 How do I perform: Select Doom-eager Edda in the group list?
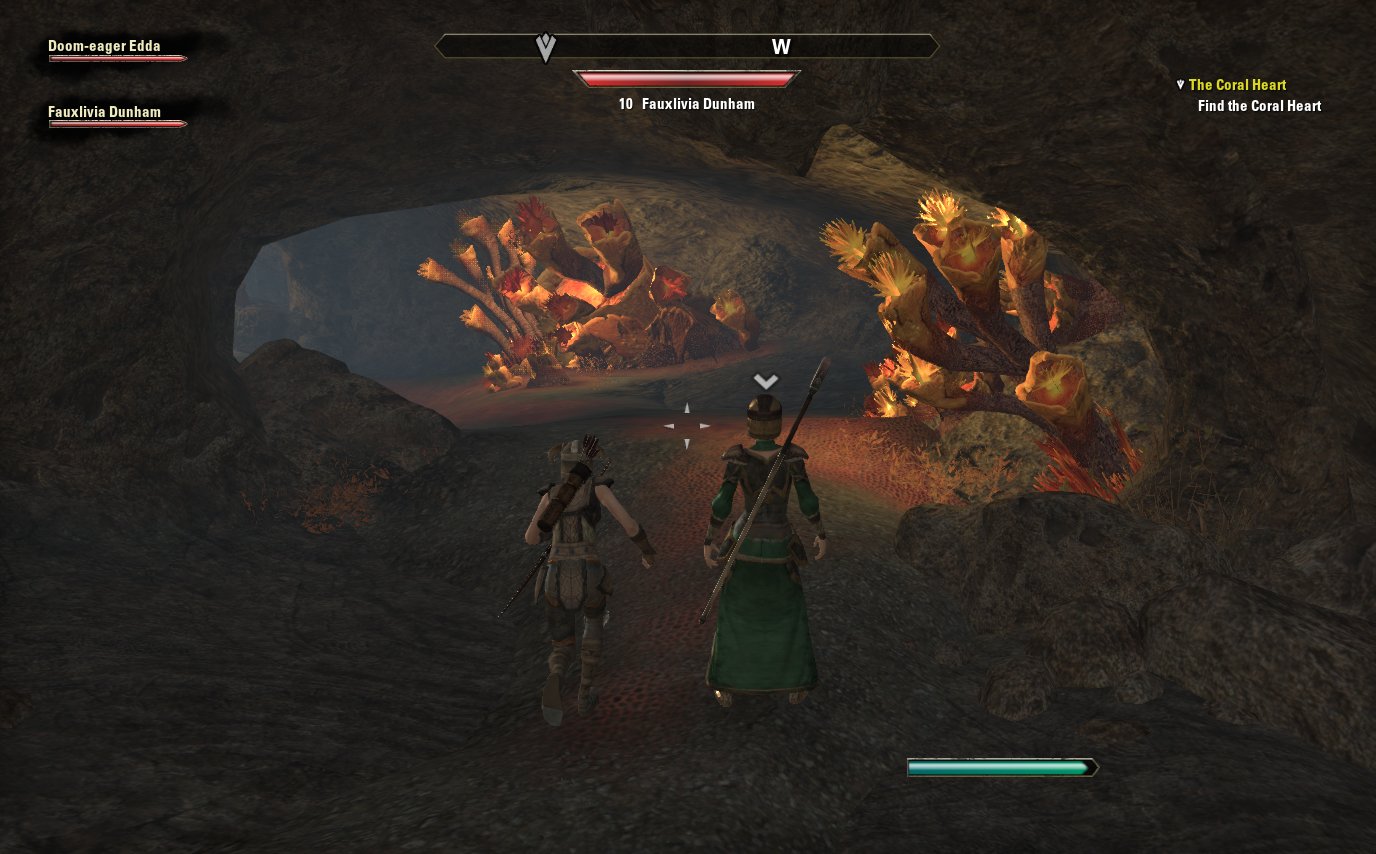coord(104,46)
